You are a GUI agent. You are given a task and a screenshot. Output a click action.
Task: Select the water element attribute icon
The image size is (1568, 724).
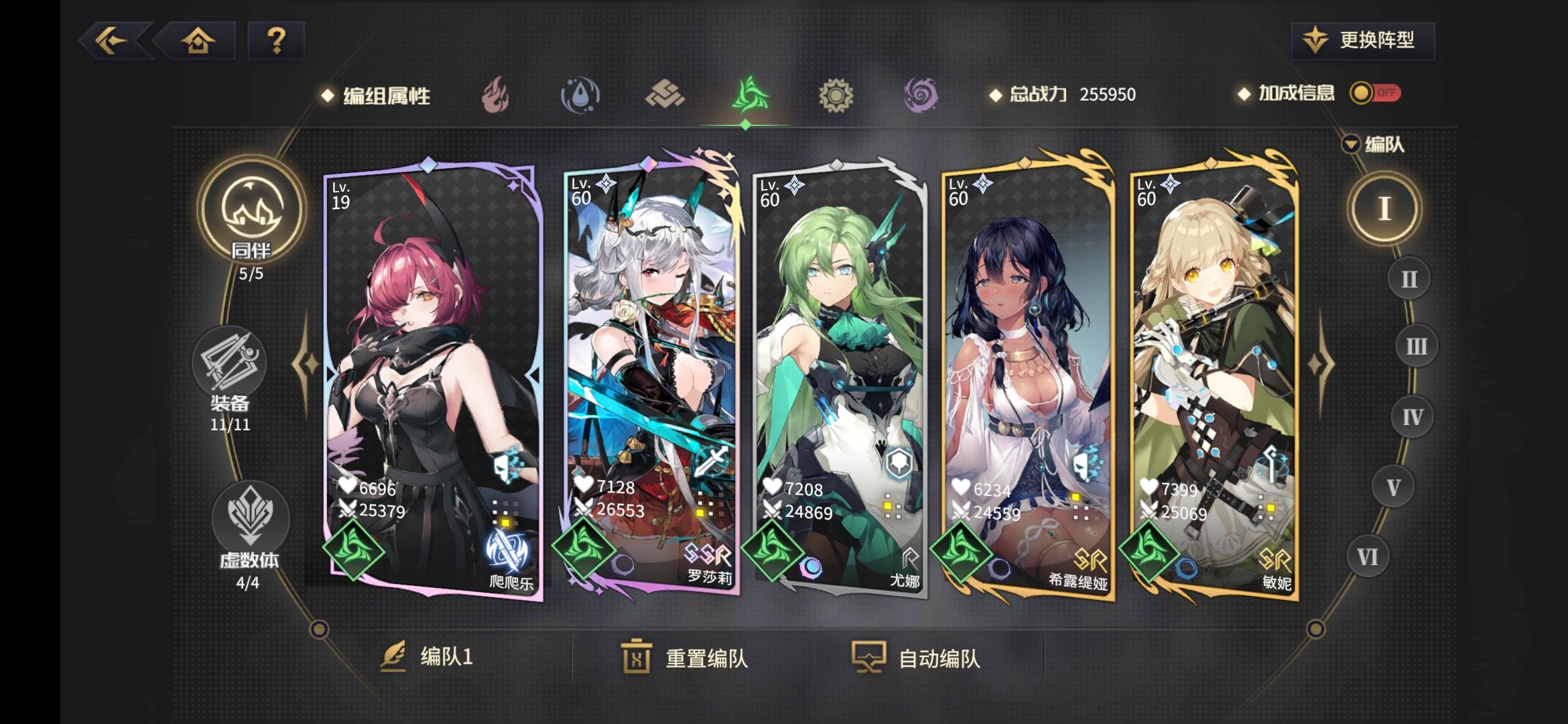coord(580,94)
